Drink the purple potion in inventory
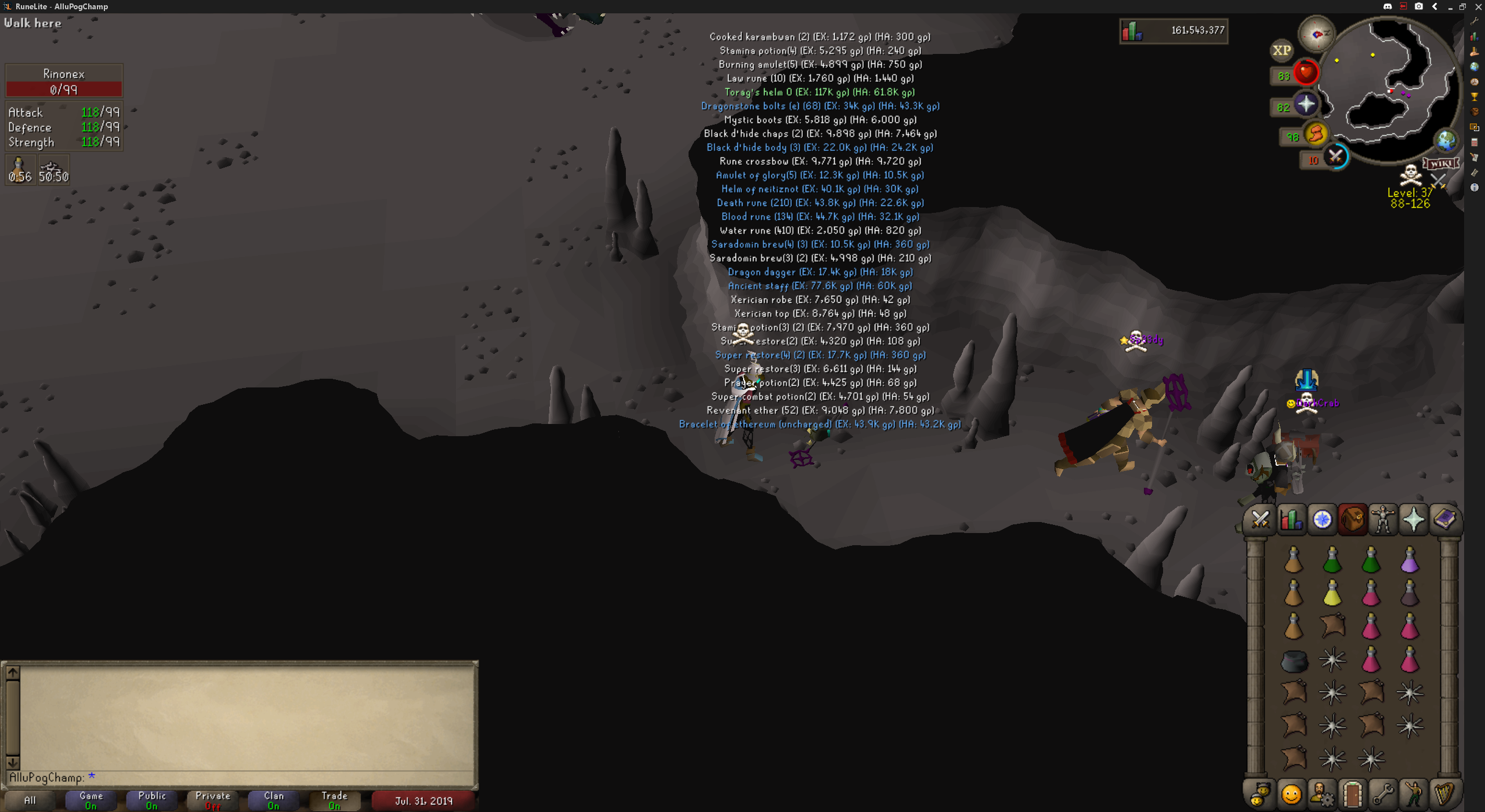The height and width of the screenshot is (812, 1485). (1410, 560)
